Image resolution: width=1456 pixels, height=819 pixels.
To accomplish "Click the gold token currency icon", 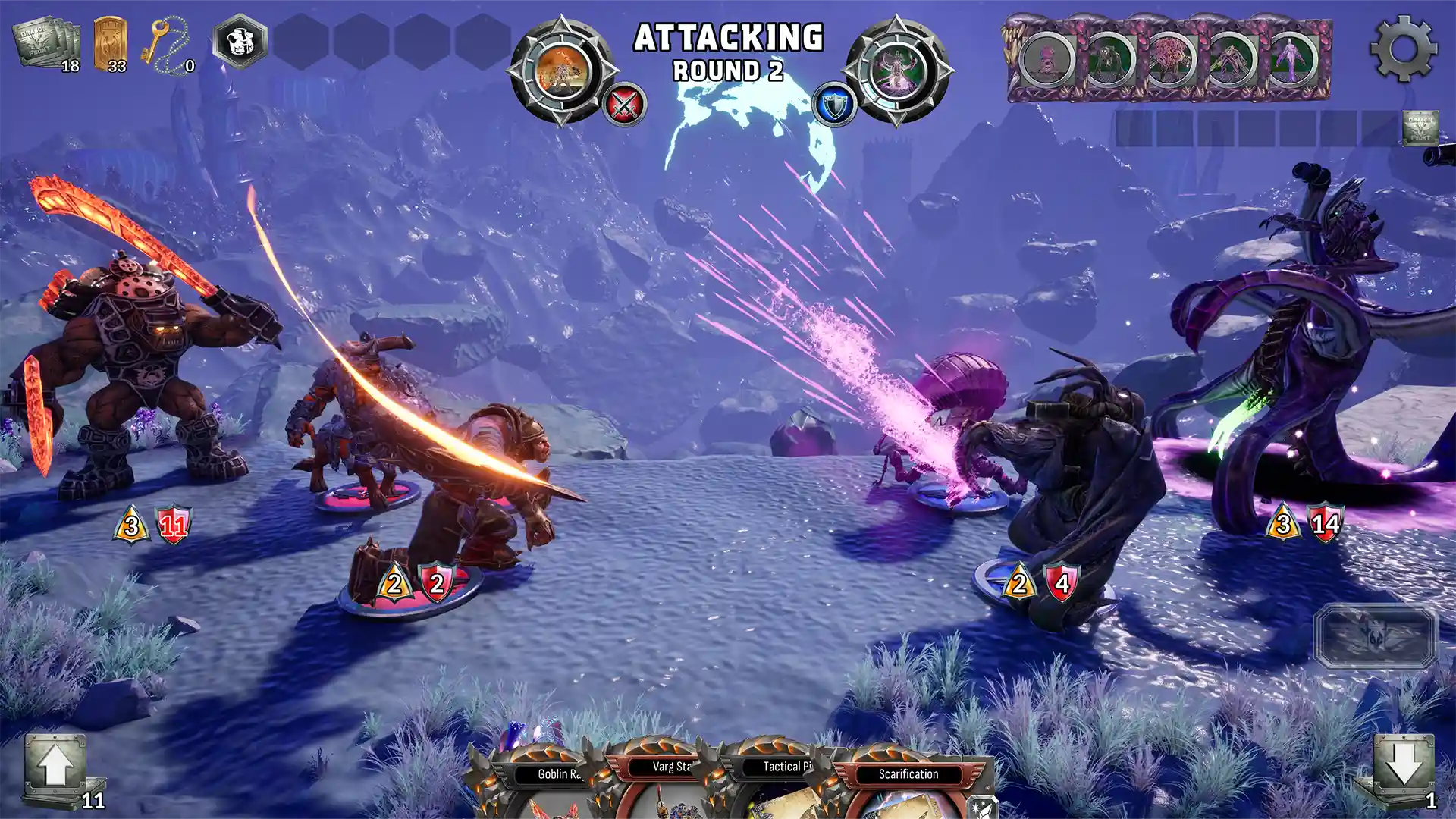I will [110, 44].
